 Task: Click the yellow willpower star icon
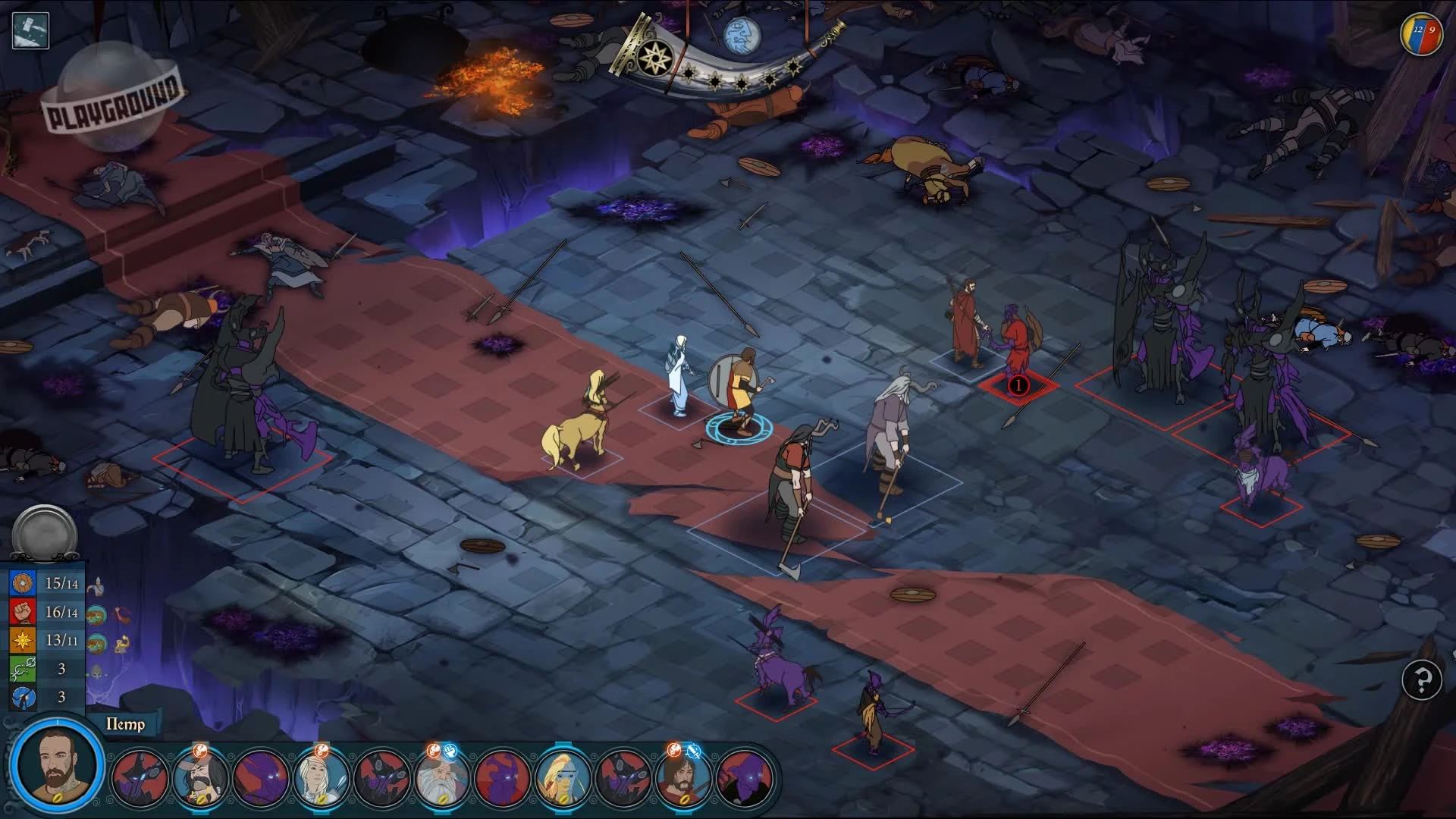[23, 639]
